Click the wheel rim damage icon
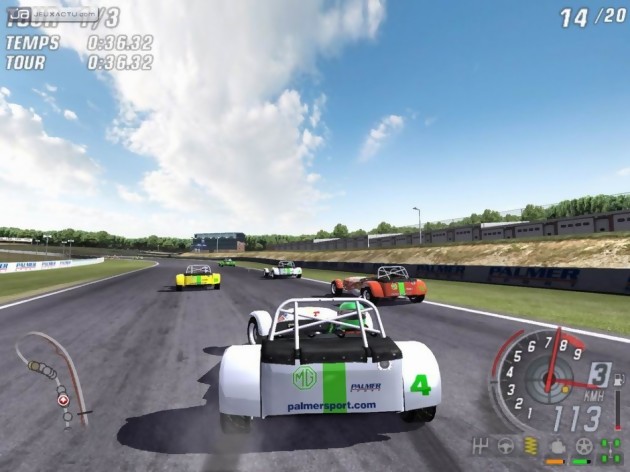Viewport: 630px width, 472px height. [x=583, y=446]
